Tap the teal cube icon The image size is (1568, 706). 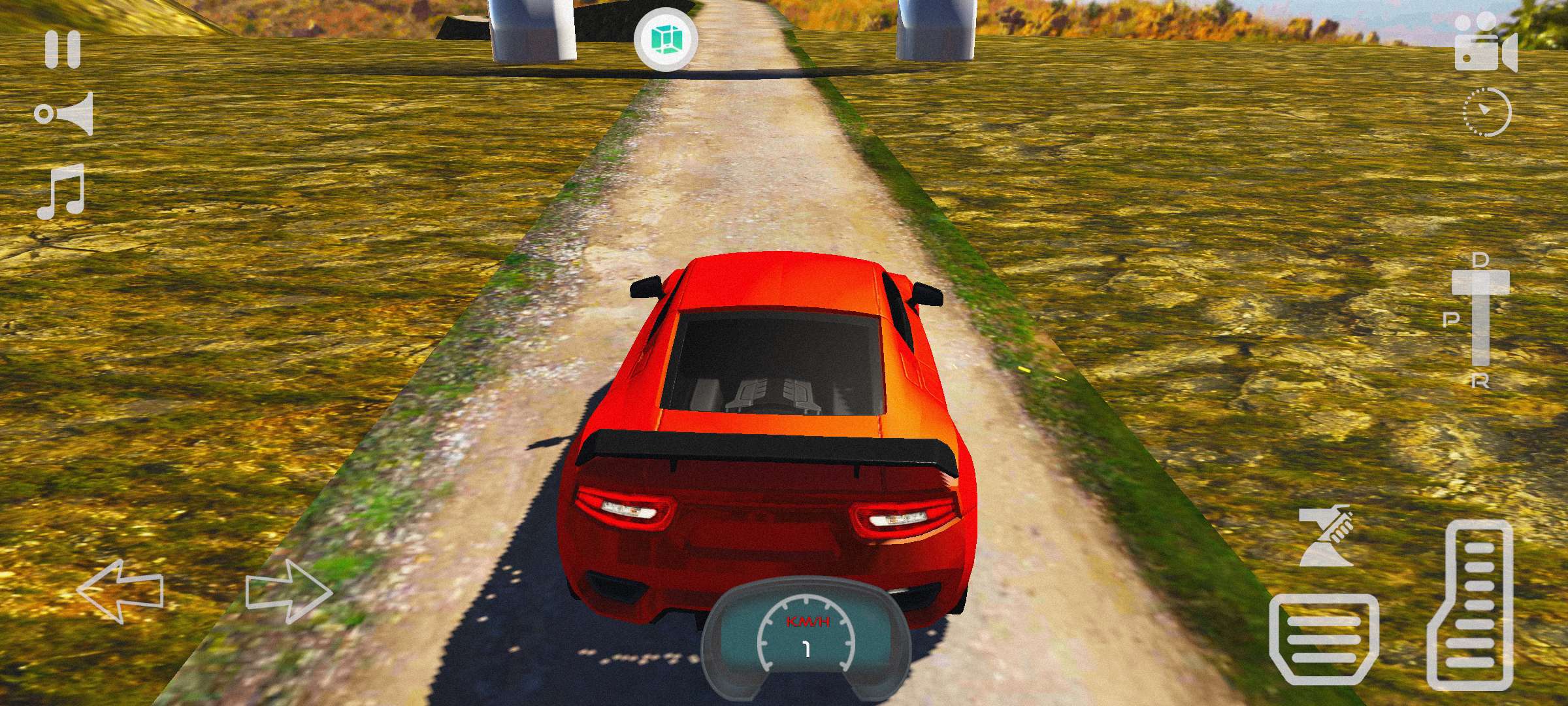pos(666,40)
